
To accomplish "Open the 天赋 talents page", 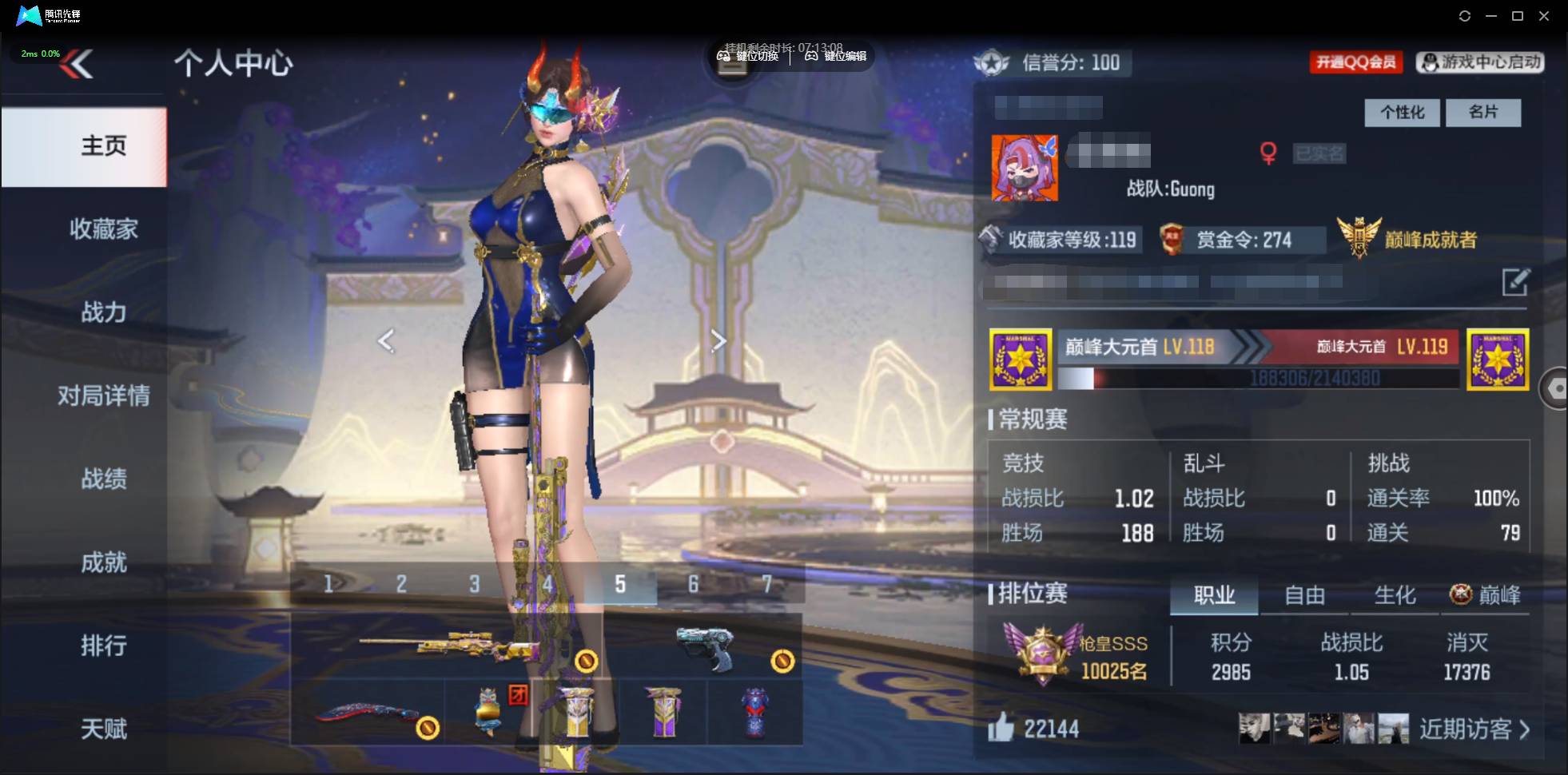I will coord(103,729).
